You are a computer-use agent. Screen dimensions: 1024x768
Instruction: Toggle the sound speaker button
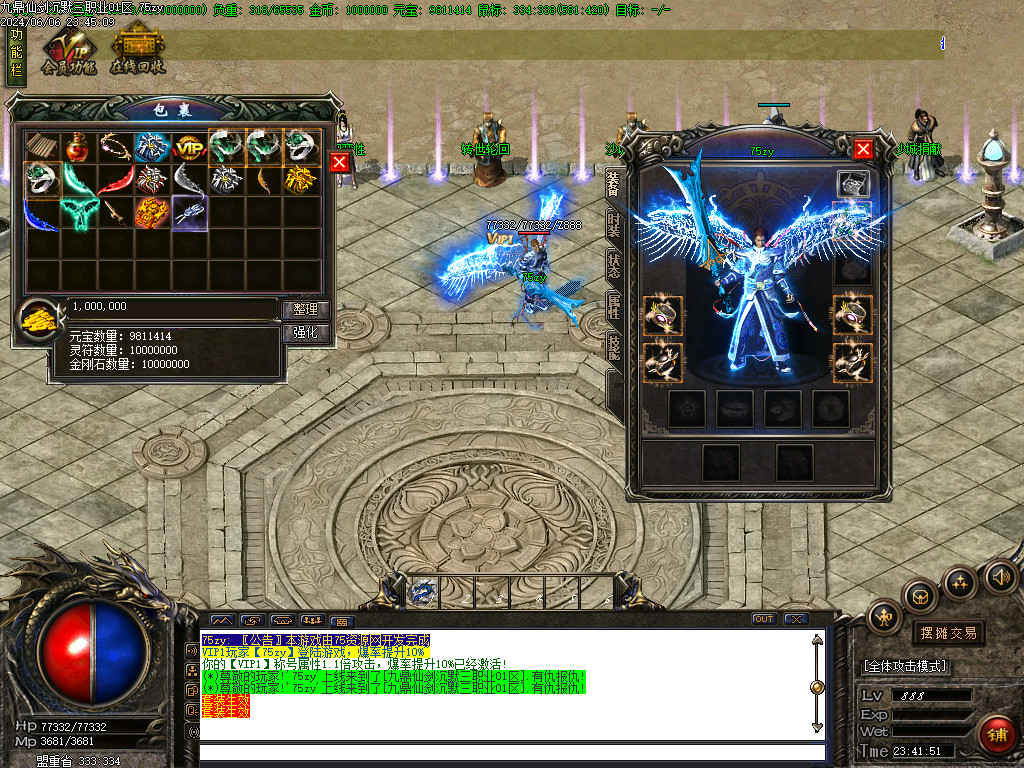click(999, 577)
